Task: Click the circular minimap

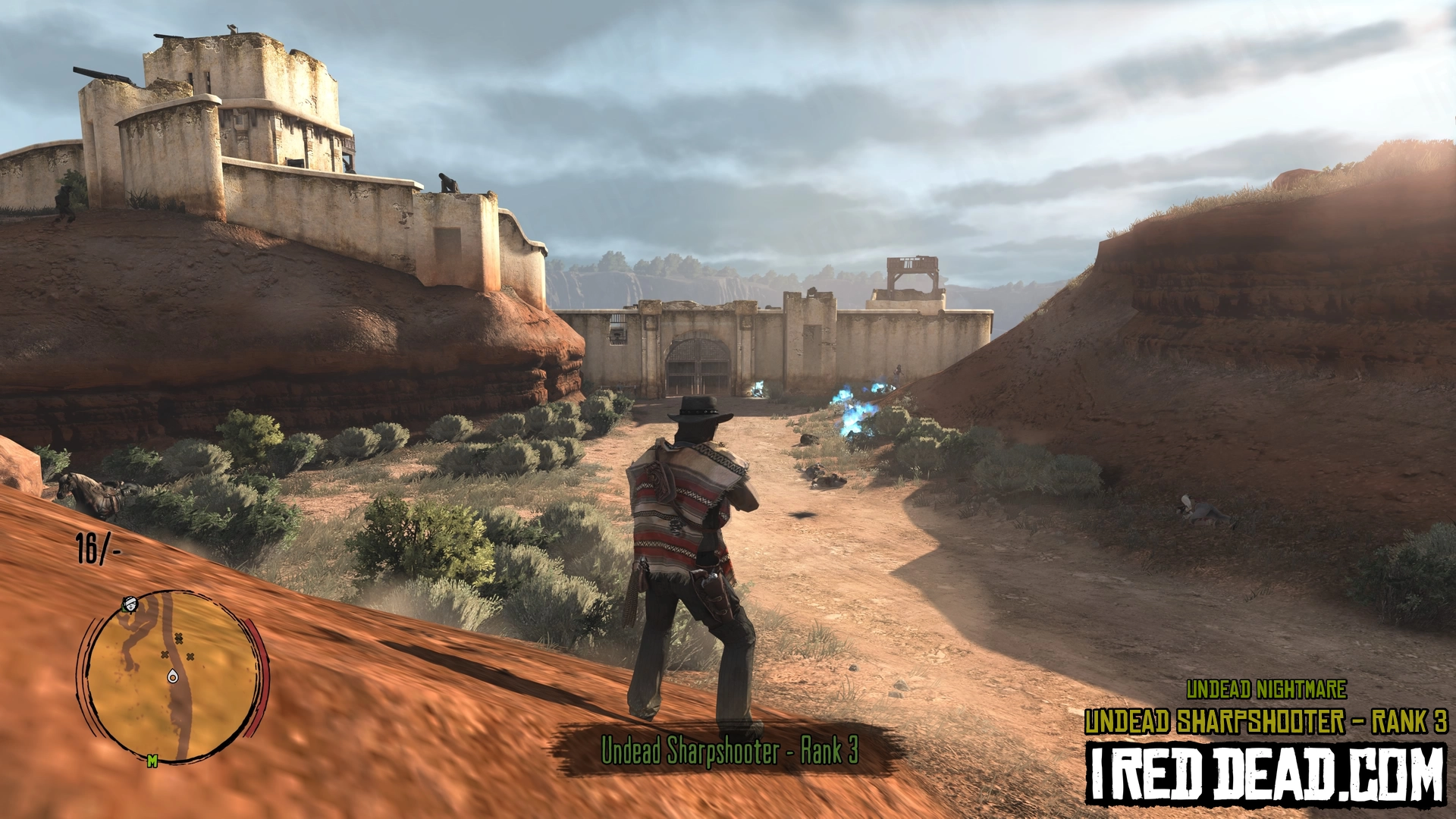Action: pos(173,677)
